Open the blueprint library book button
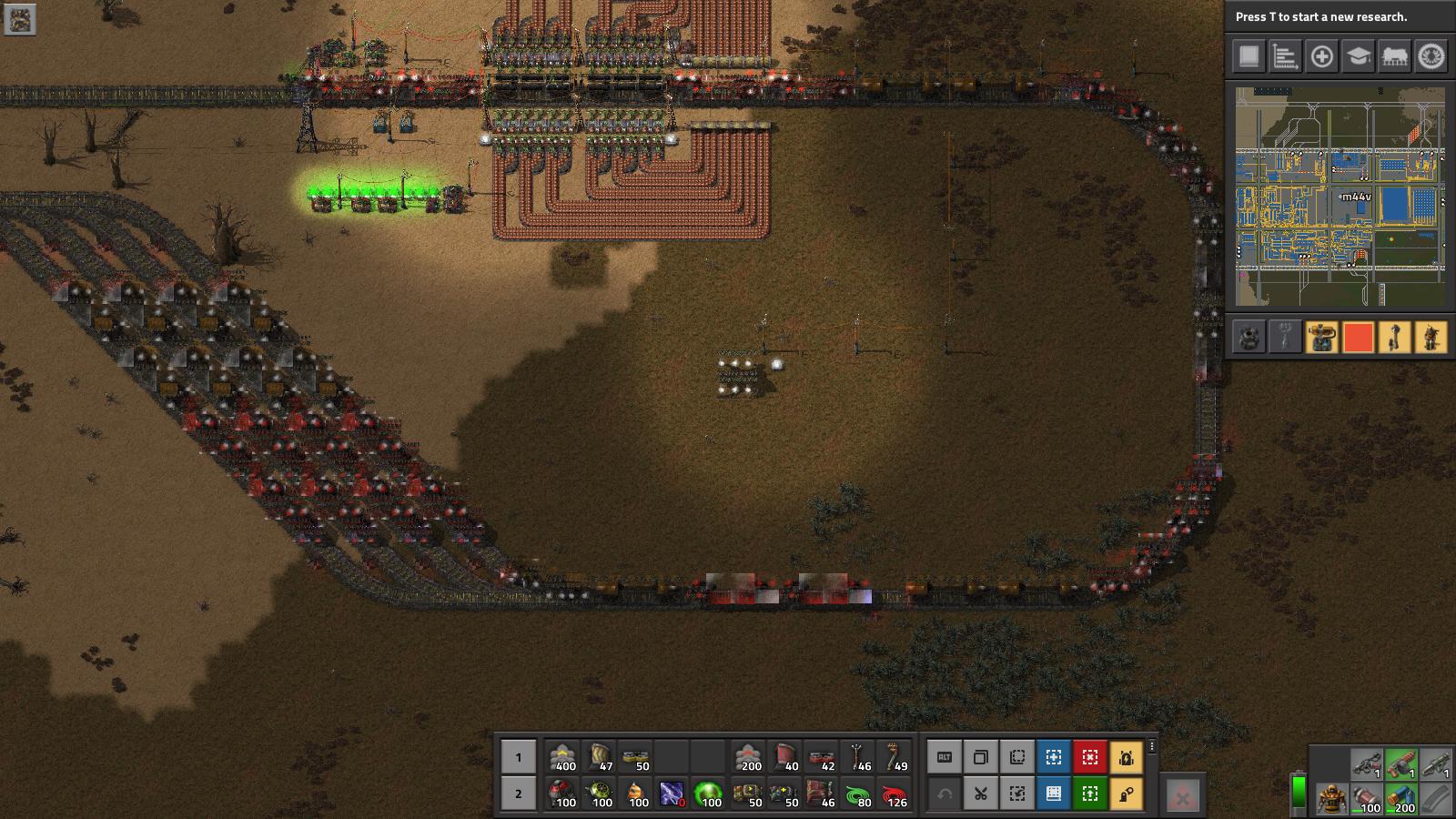1456x819 pixels. (1054, 794)
